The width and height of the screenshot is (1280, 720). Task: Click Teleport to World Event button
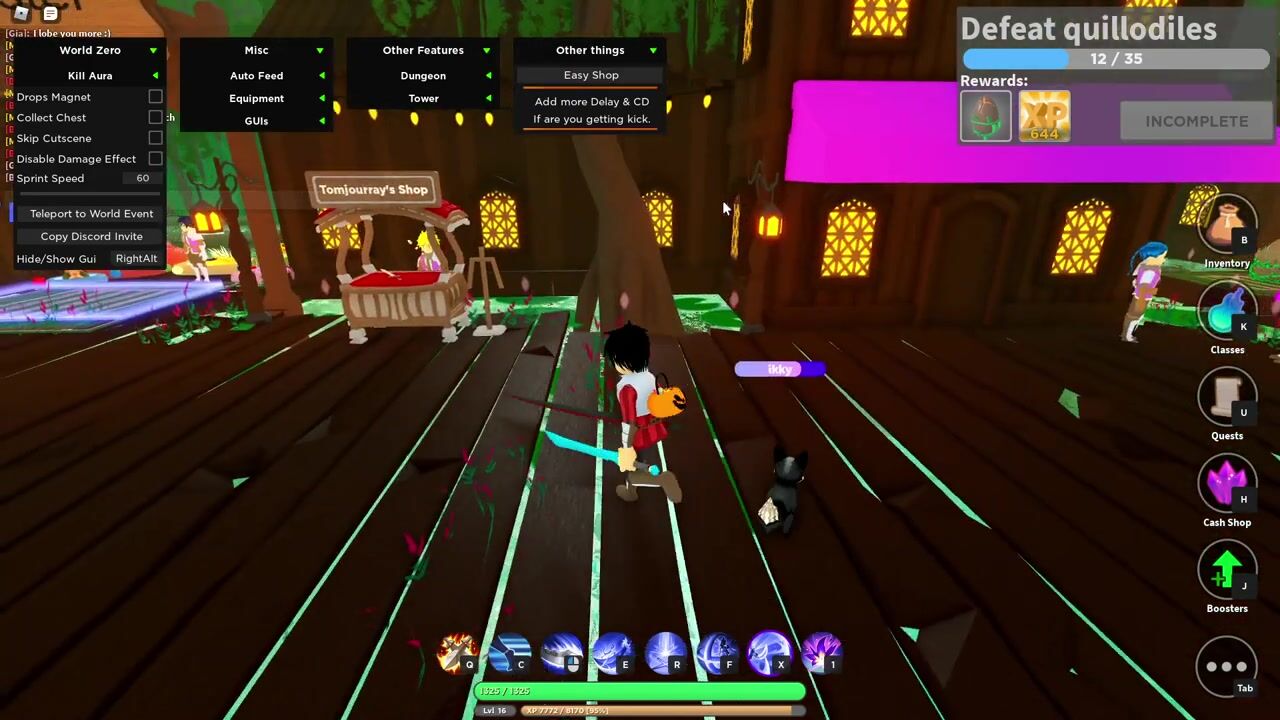tap(91, 214)
